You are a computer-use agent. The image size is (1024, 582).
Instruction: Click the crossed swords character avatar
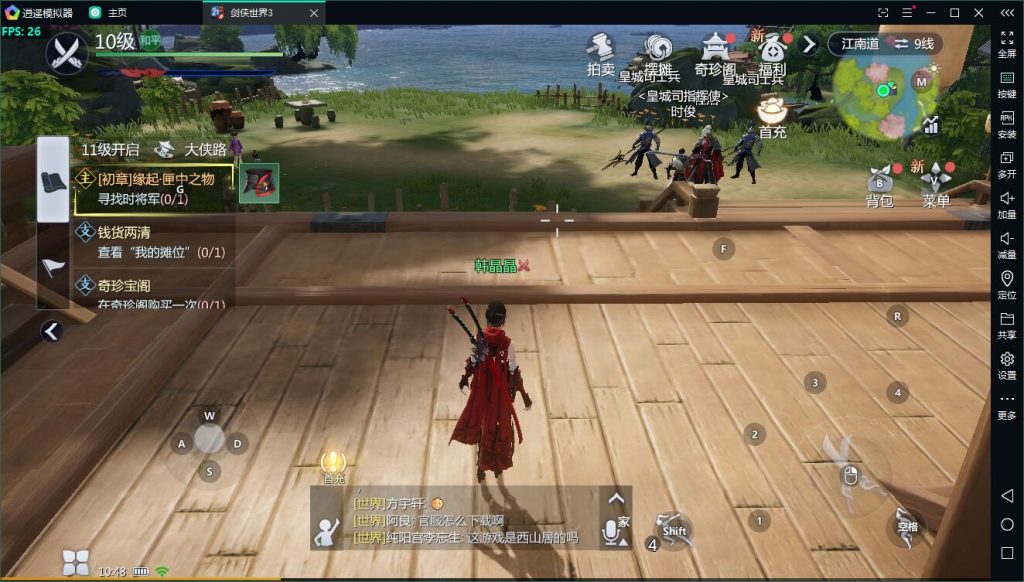pos(68,51)
